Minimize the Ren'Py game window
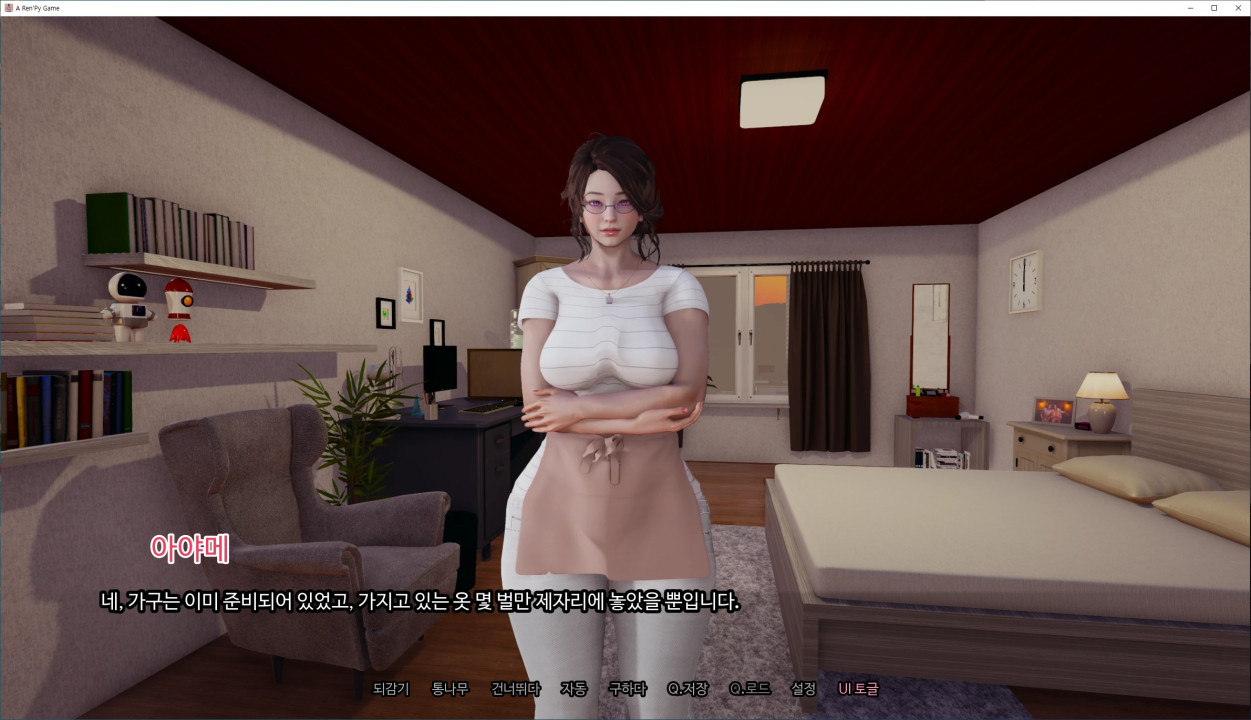 tap(1190, 8)
